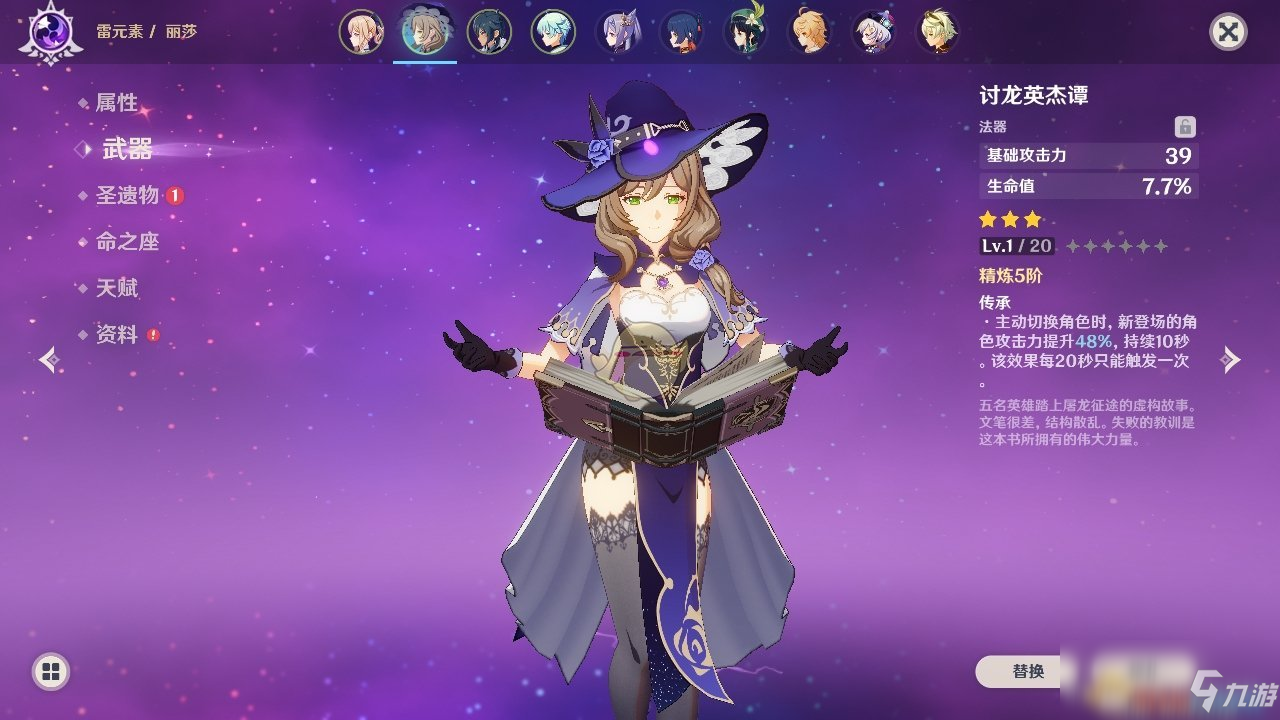Open the 资料 profile menu

coord(116,335)
